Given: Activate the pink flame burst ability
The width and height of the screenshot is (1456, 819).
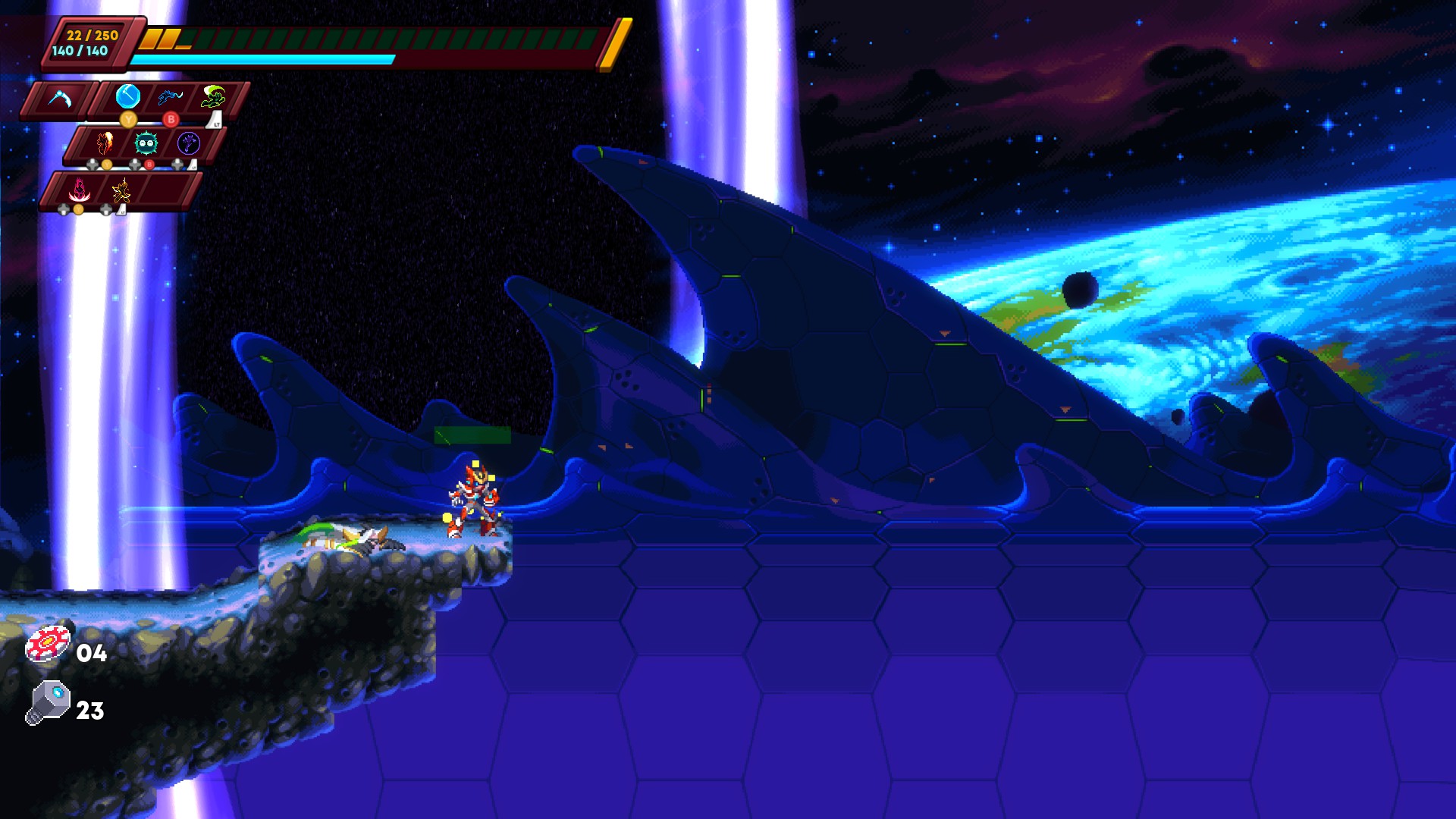Looking at the screenshot, I should [x=79, y=190].
